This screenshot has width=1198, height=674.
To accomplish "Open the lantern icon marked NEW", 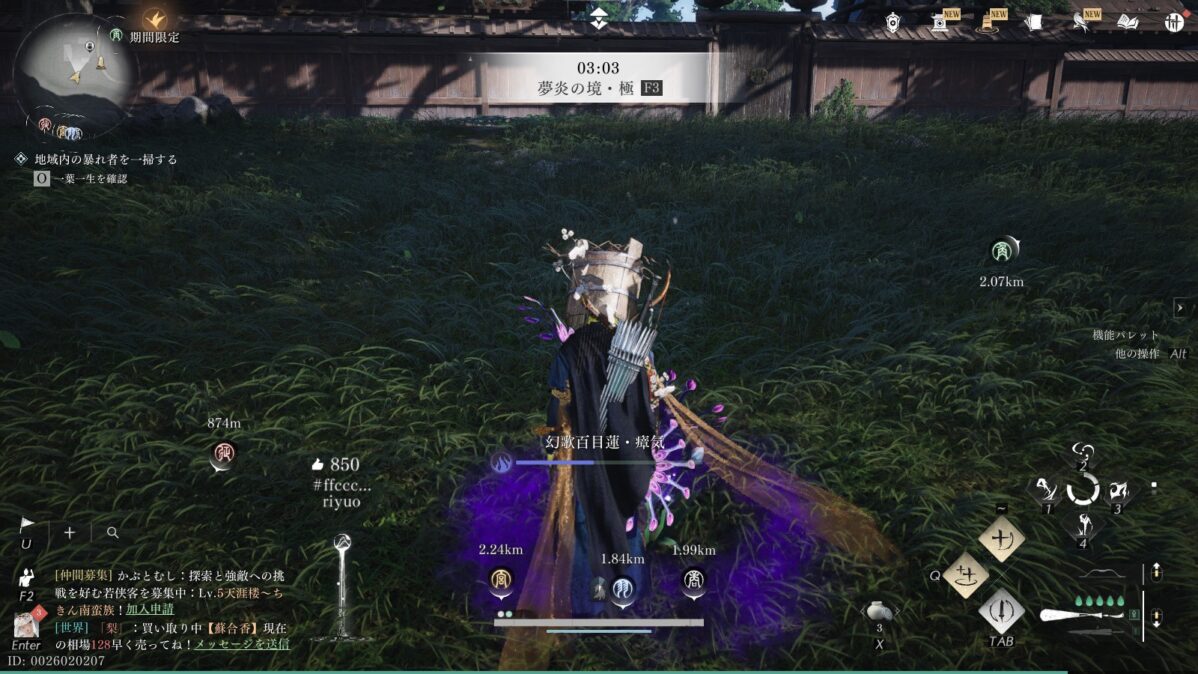I will tap(940, 22).
